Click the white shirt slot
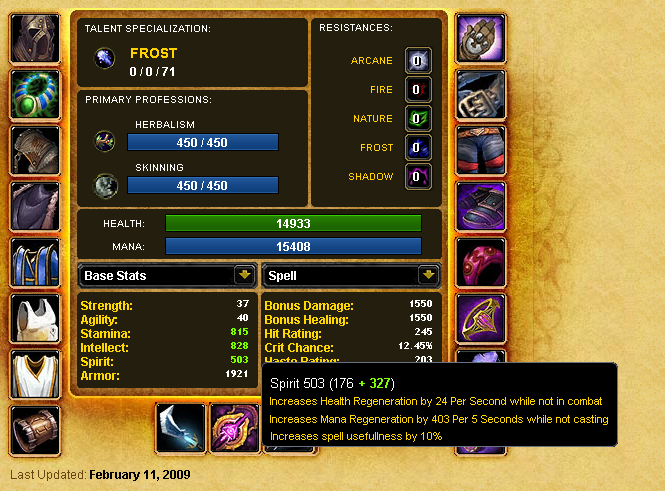The width and height of the screenshot is (665, 491). click(x=36, y=319)
